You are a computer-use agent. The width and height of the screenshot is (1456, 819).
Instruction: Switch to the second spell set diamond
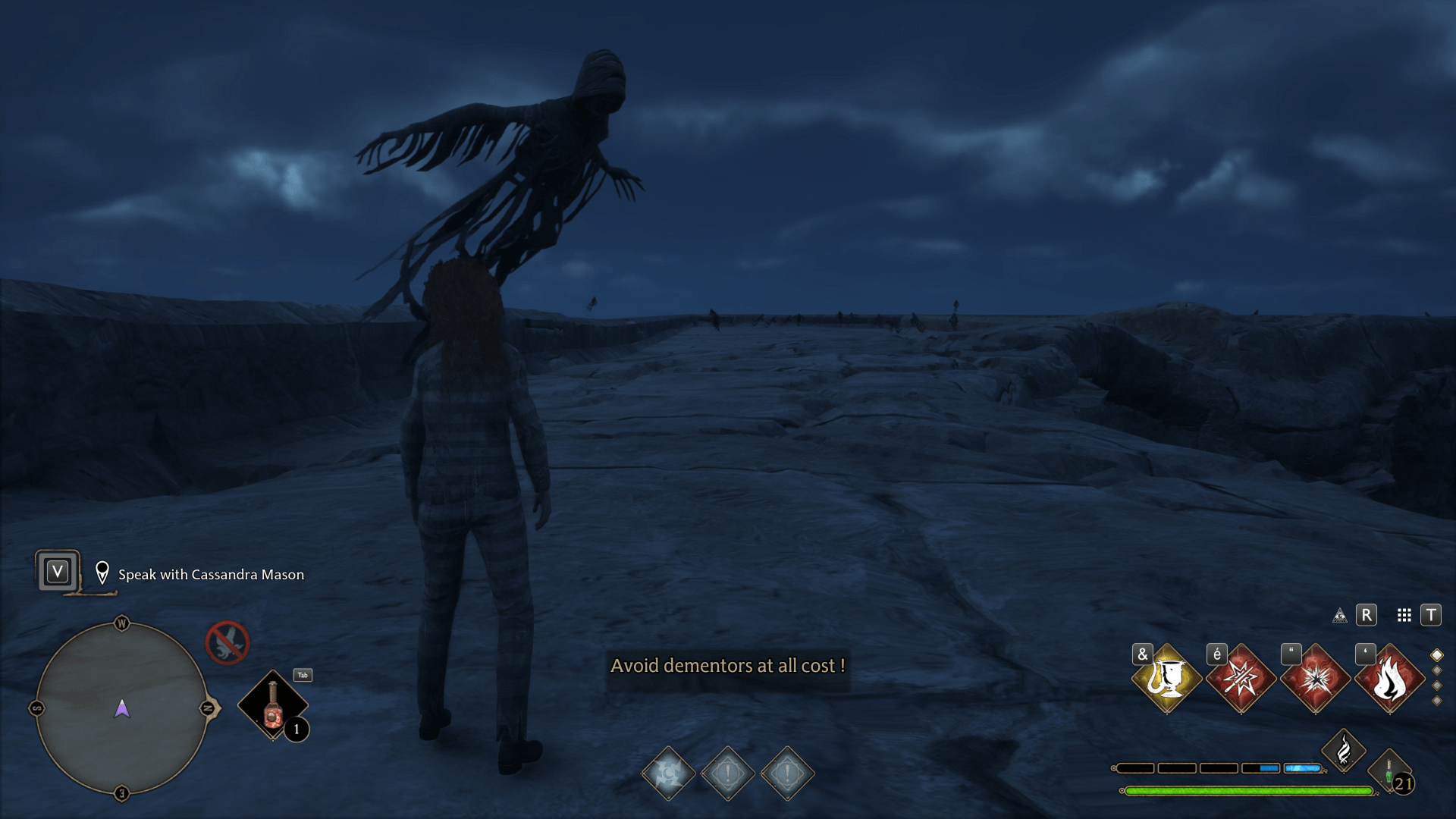[x=1436, y=671]
